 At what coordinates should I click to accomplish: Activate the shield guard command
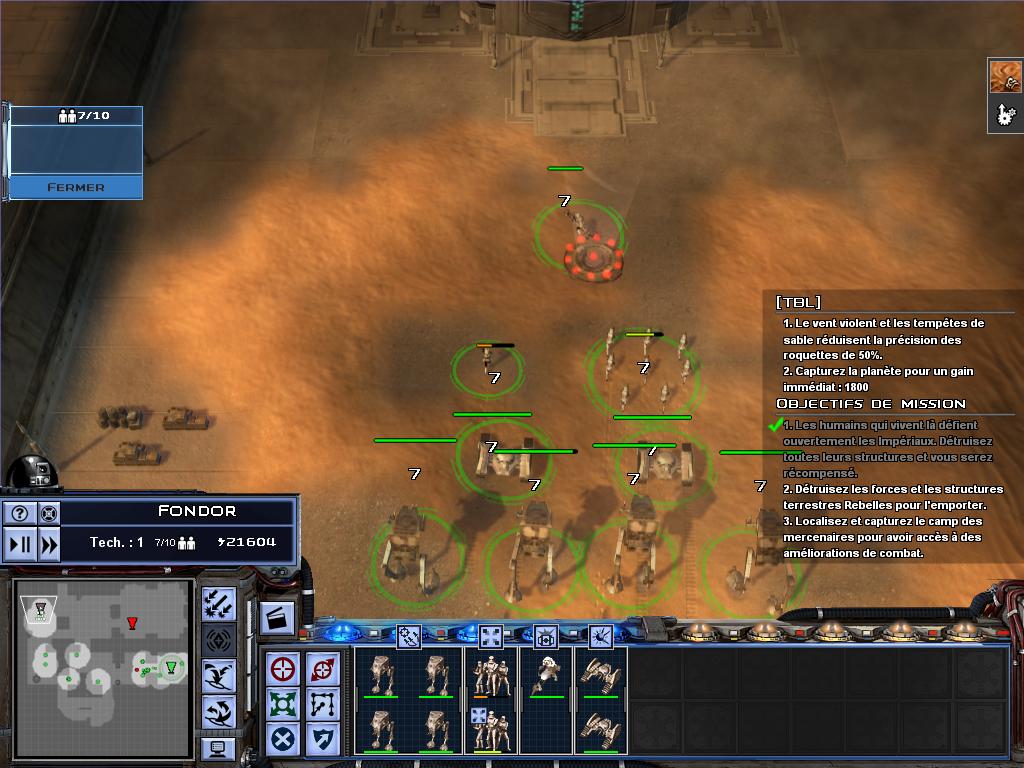coord(323,740)
